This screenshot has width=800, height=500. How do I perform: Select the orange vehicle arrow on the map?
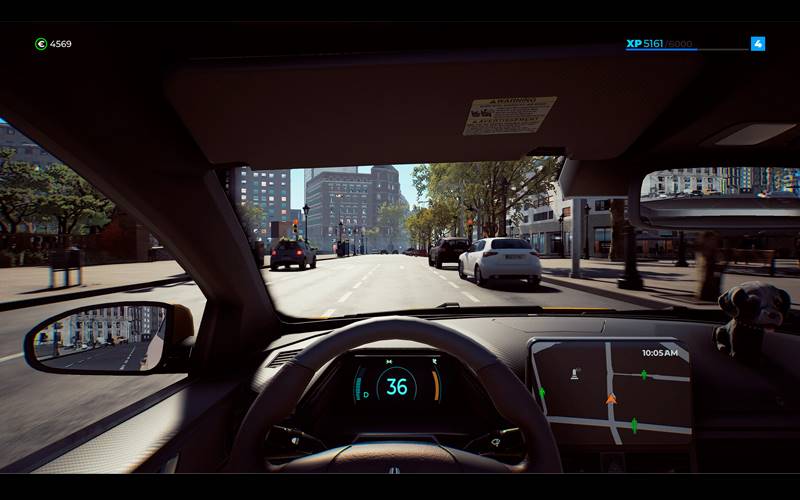(611, 399)
